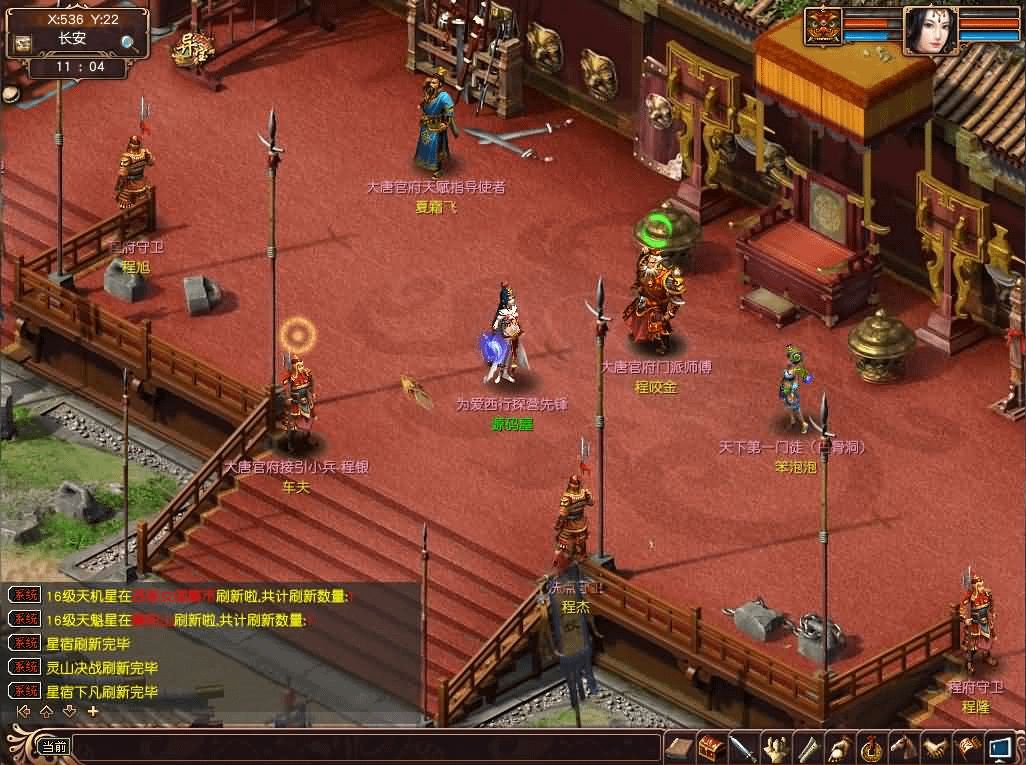Image resolution: width=1026 pixels, height=765 pixels.
Task: Click the rolled scroll icon in toolbar
Action: (807, 748)
